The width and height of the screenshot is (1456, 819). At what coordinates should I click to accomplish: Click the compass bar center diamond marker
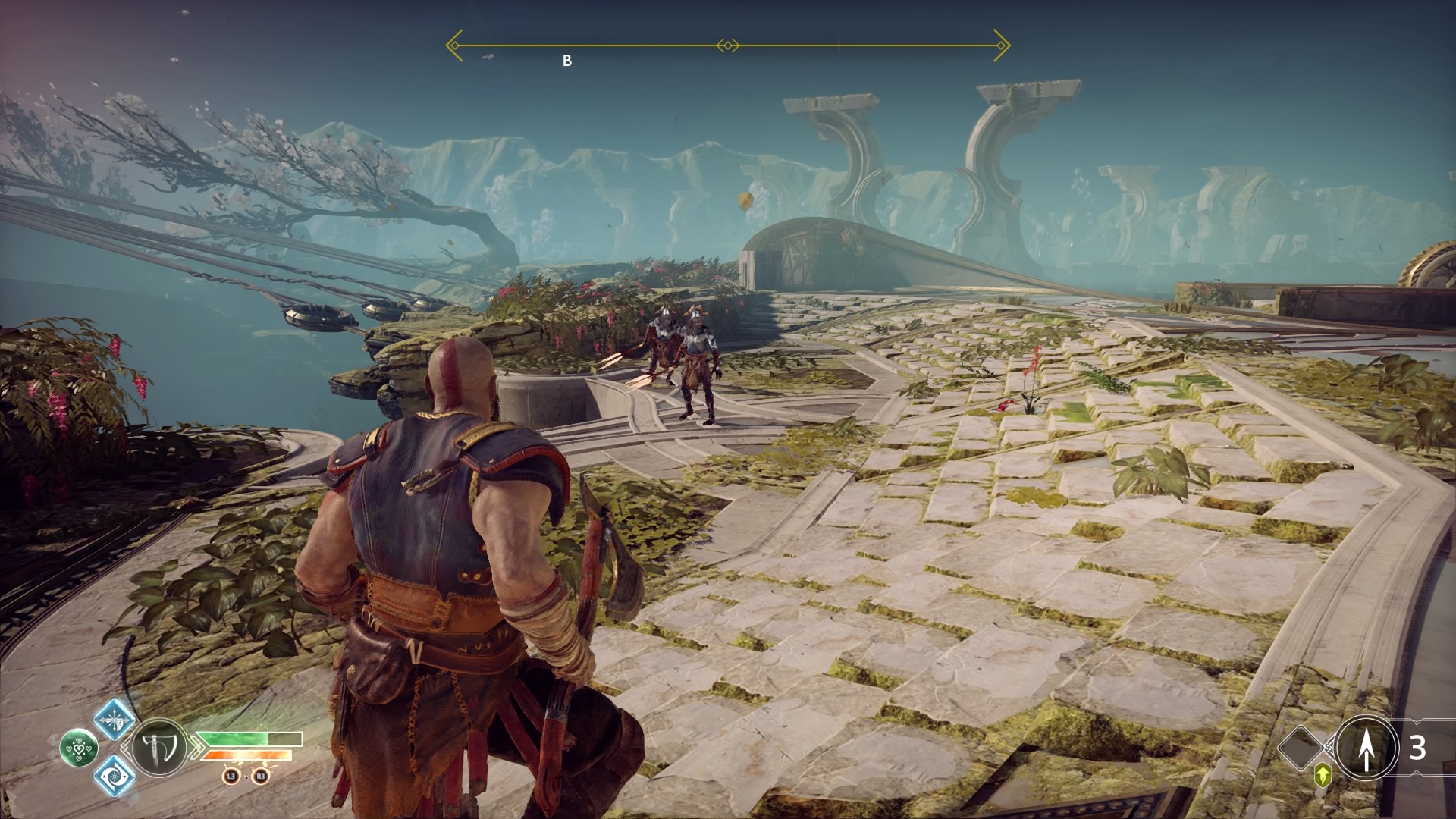click(727, 46)
